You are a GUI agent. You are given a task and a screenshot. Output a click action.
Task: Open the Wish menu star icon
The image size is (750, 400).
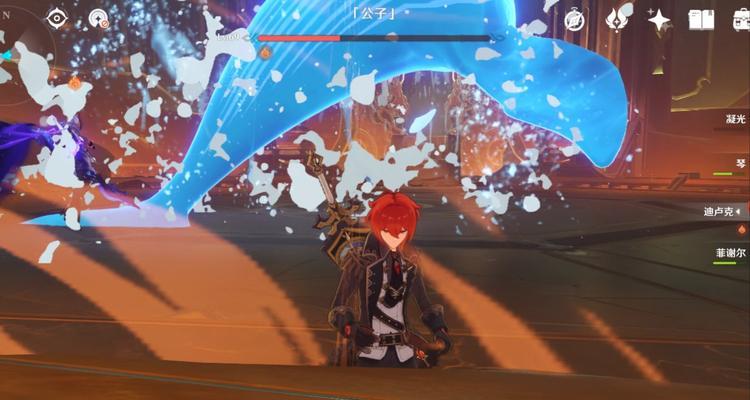(659, 19)
